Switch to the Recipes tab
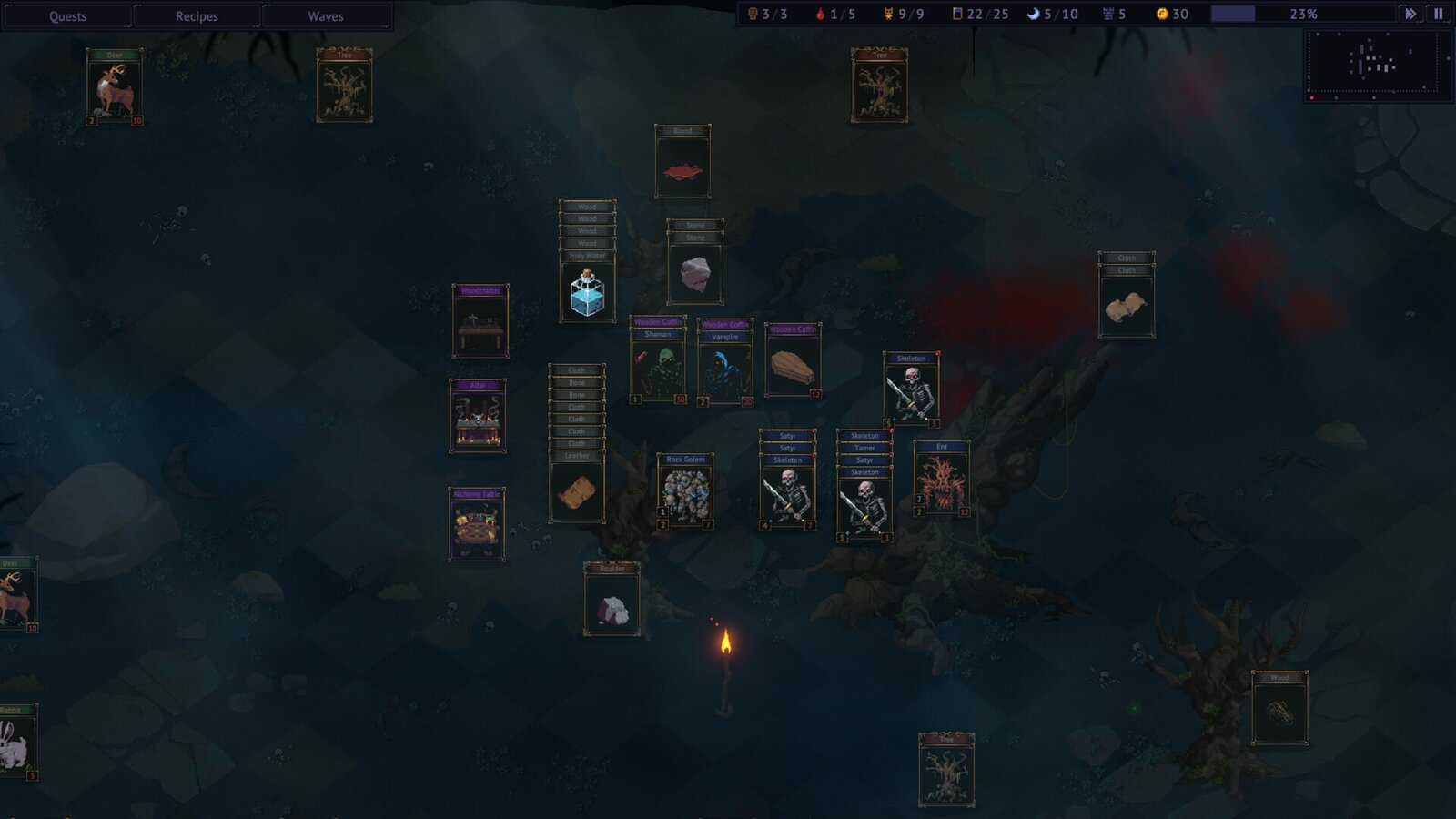1456x819 pixels. coord(197,16)
